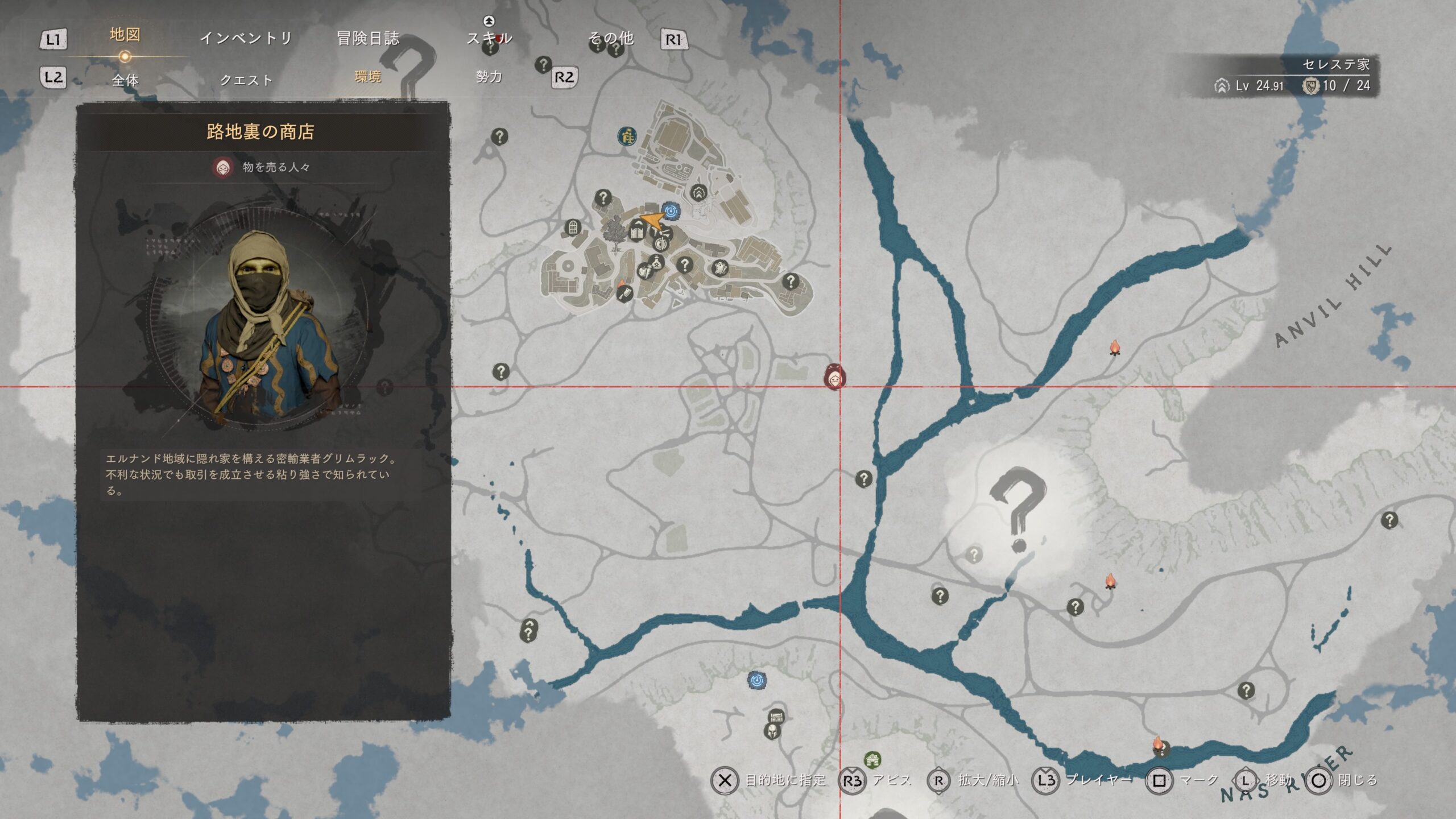Viewport: 1456px width, 819px height.
Task: Choose the 環境 map filter
Action: [x=367, y=76]
